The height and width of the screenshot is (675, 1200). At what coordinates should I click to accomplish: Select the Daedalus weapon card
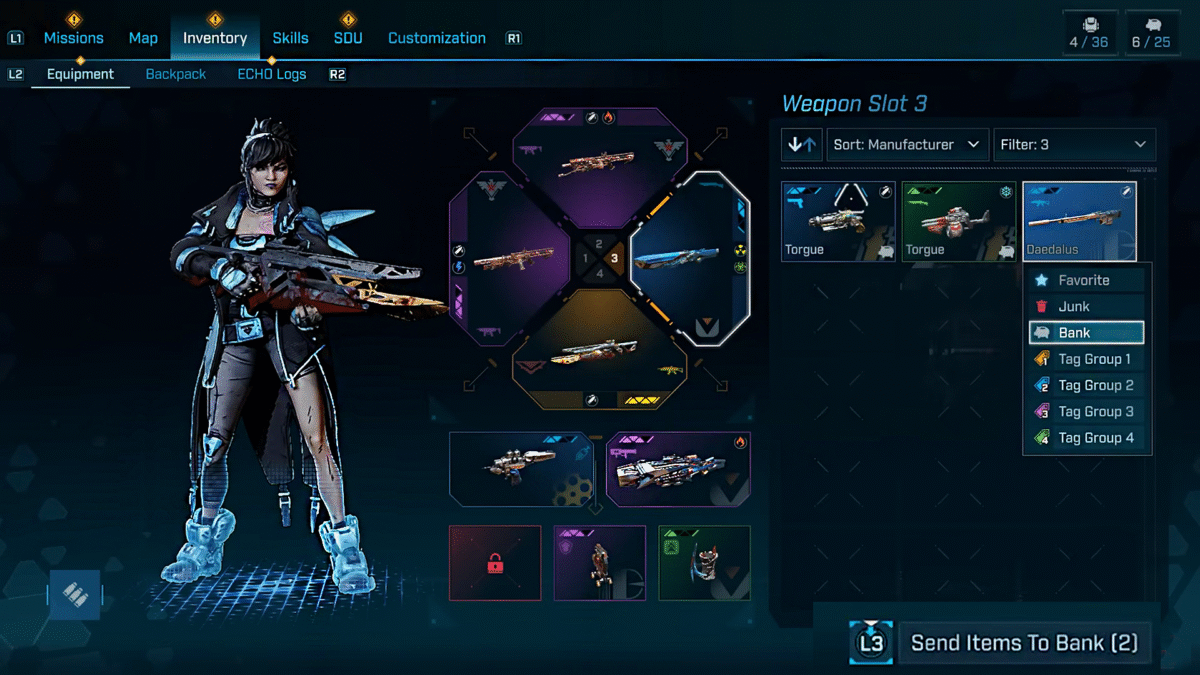tap(1079, 222)
